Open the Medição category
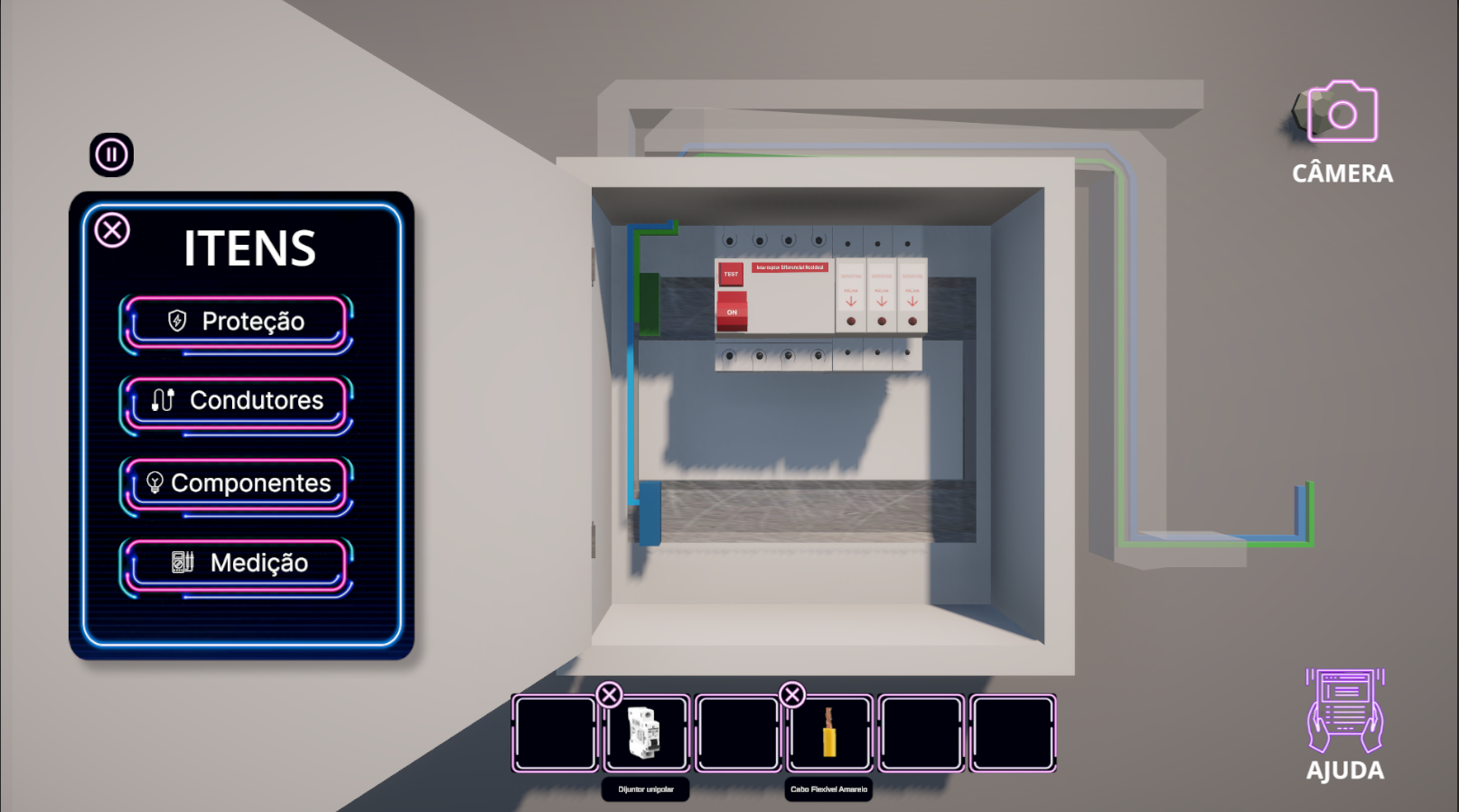This screenshot has width=1459, height=812. point(236,564)
